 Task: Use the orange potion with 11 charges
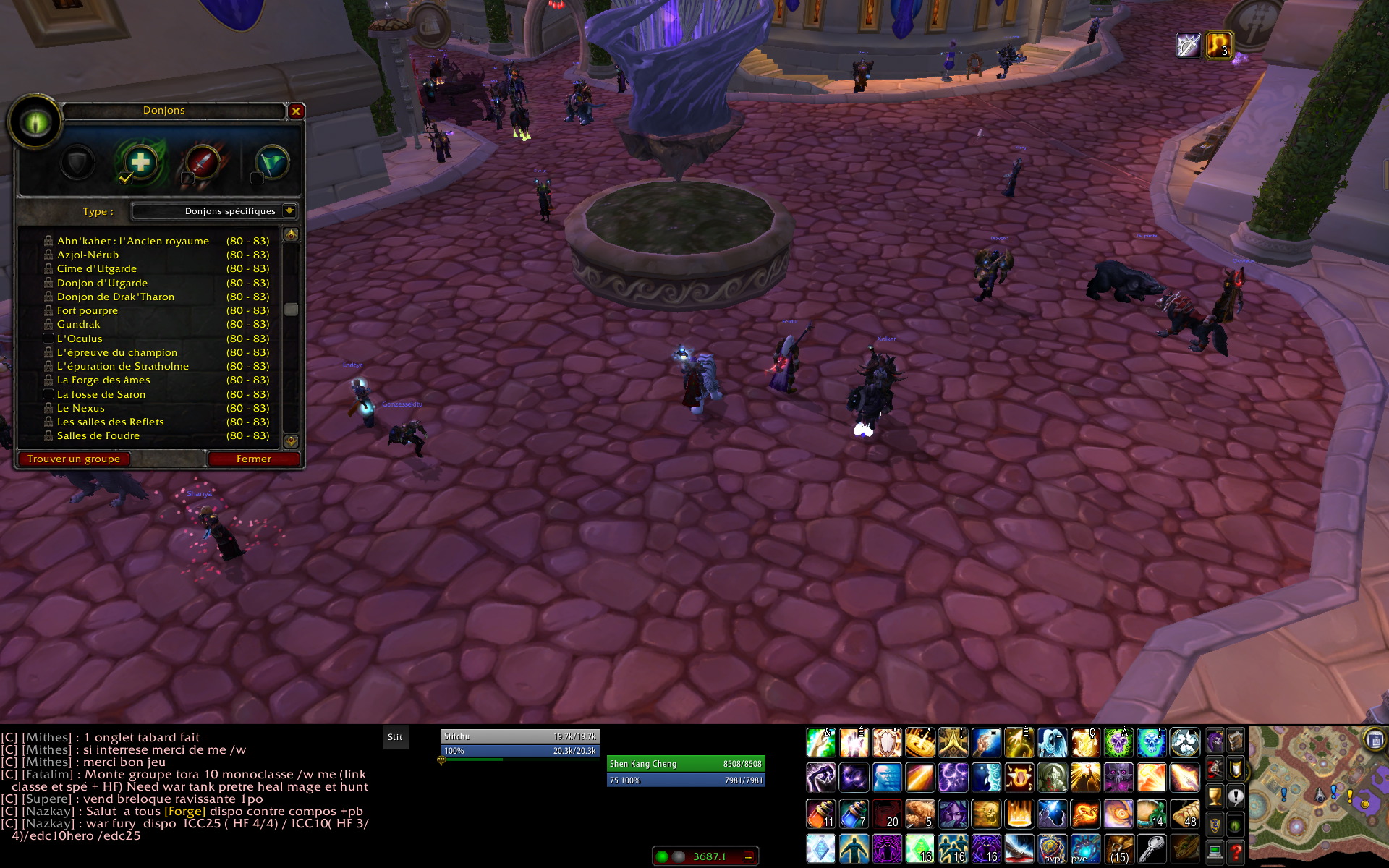[x=821, y=814]
